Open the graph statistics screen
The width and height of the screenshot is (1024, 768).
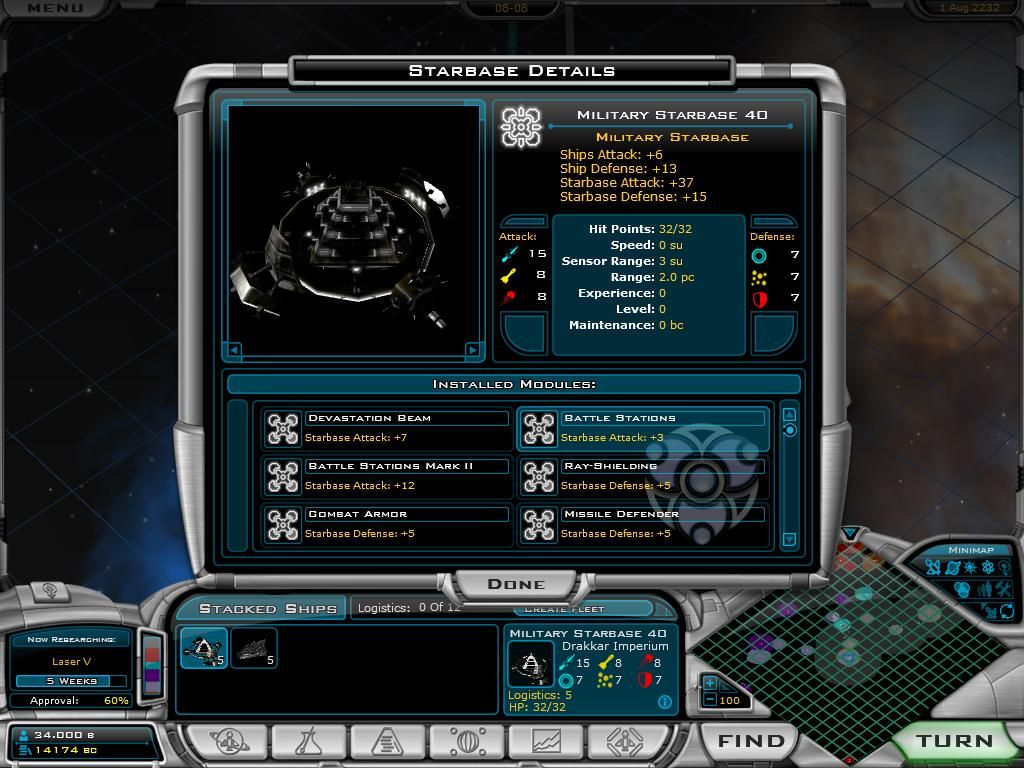pyautogui.click(x=544, y=742)
